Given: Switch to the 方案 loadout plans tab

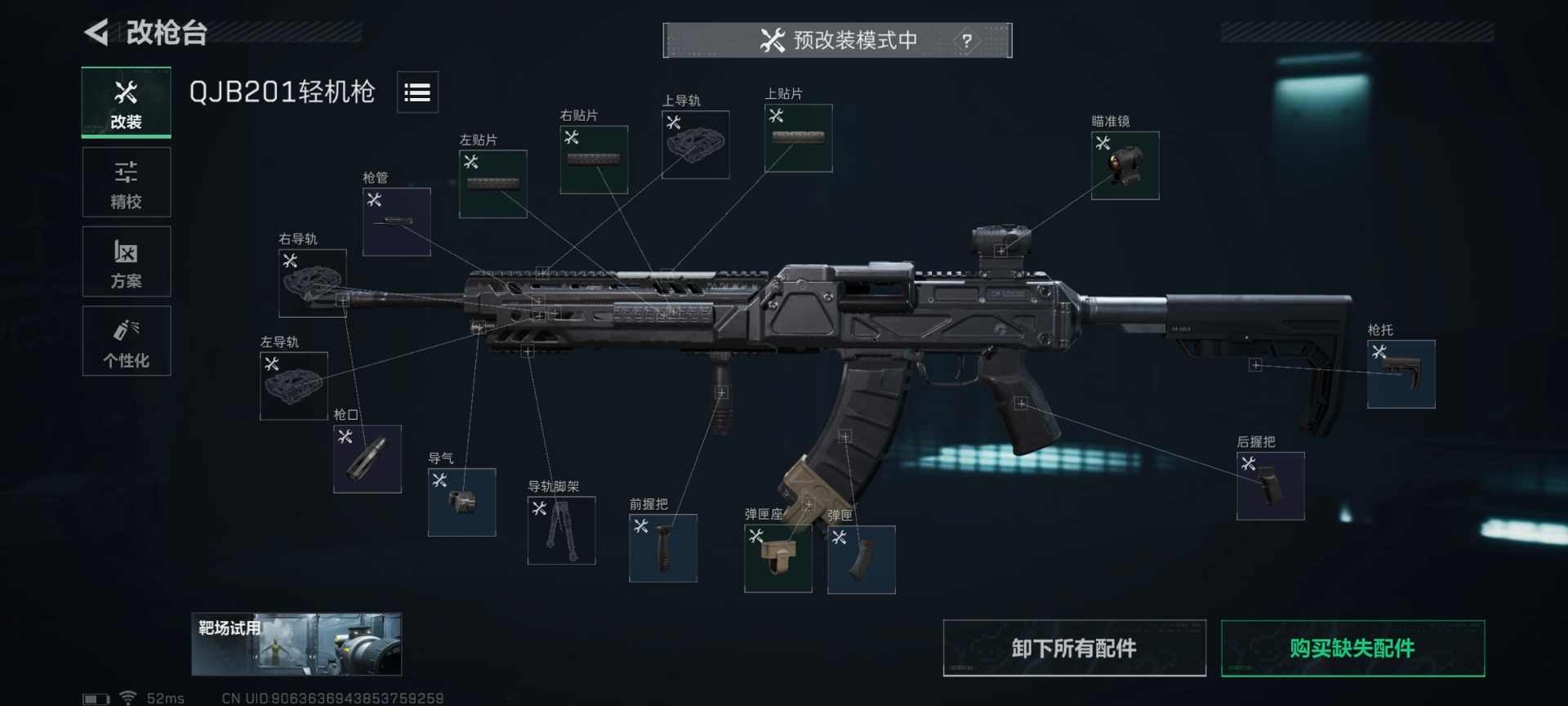Looking at the screenshot, I should tap(126, 261).
